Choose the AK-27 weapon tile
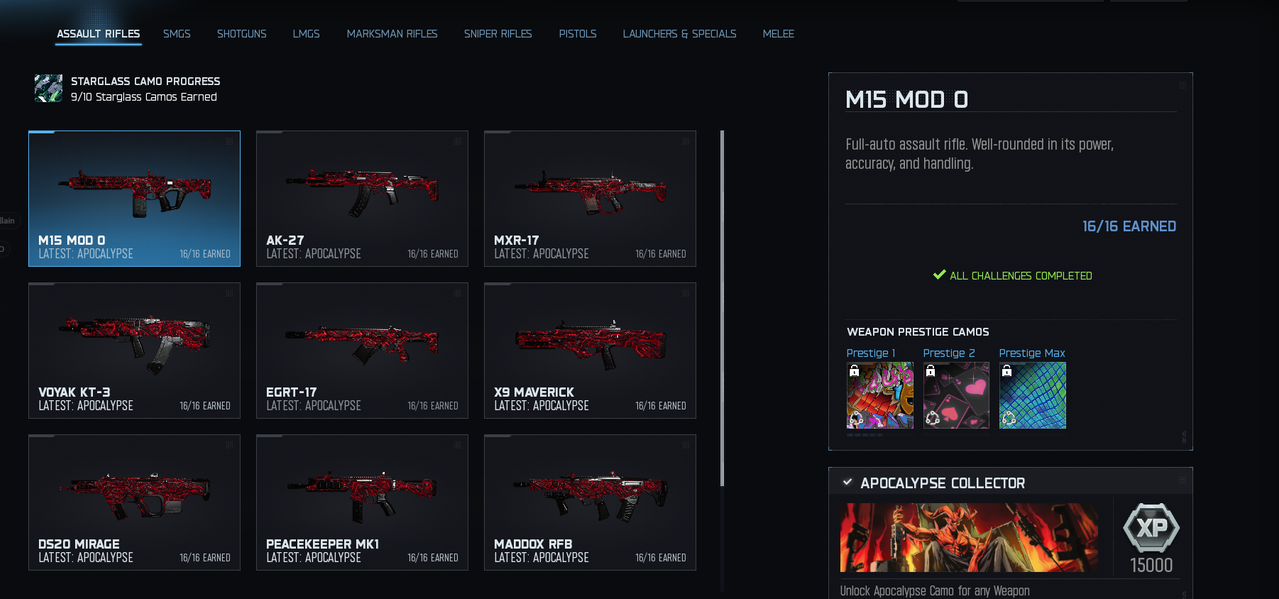 click(x=362, y=198)
